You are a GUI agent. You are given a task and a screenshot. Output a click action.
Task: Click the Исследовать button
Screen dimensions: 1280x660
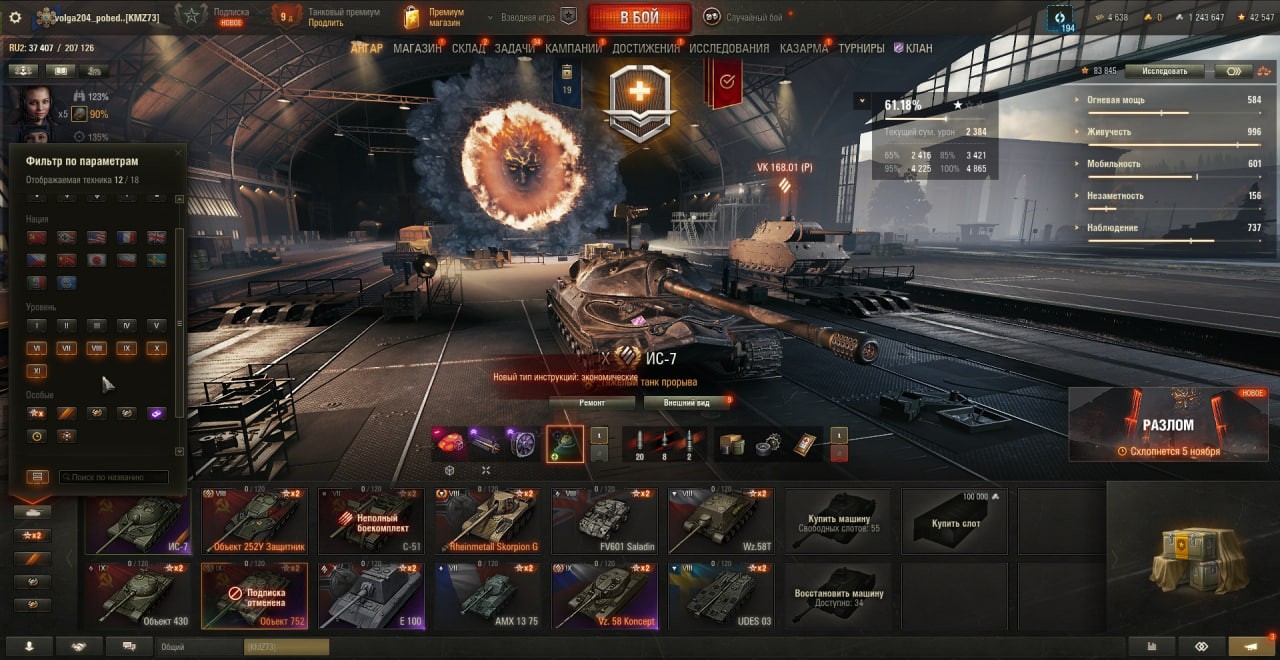pos(1163,71)
